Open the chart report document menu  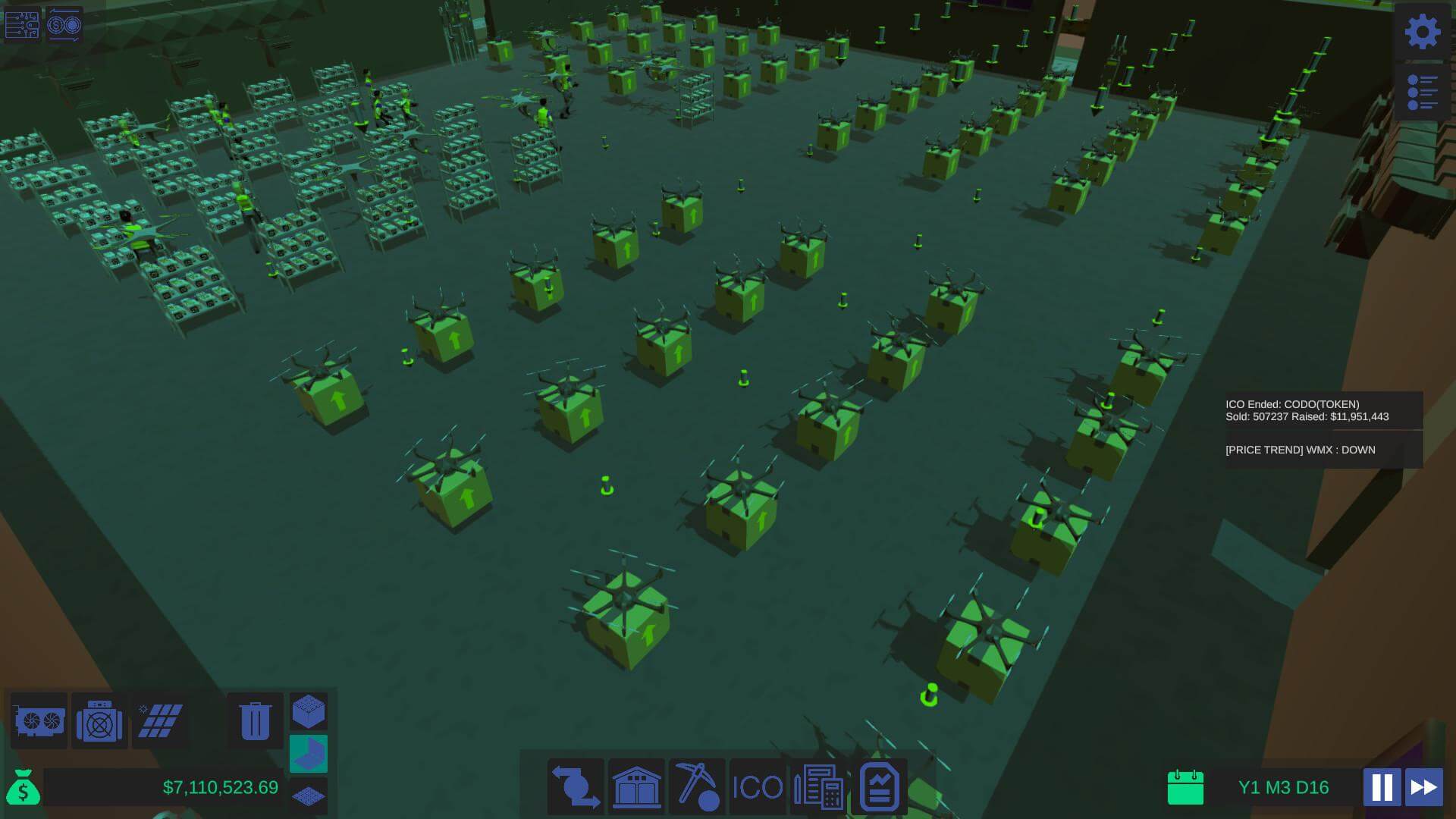879,786
